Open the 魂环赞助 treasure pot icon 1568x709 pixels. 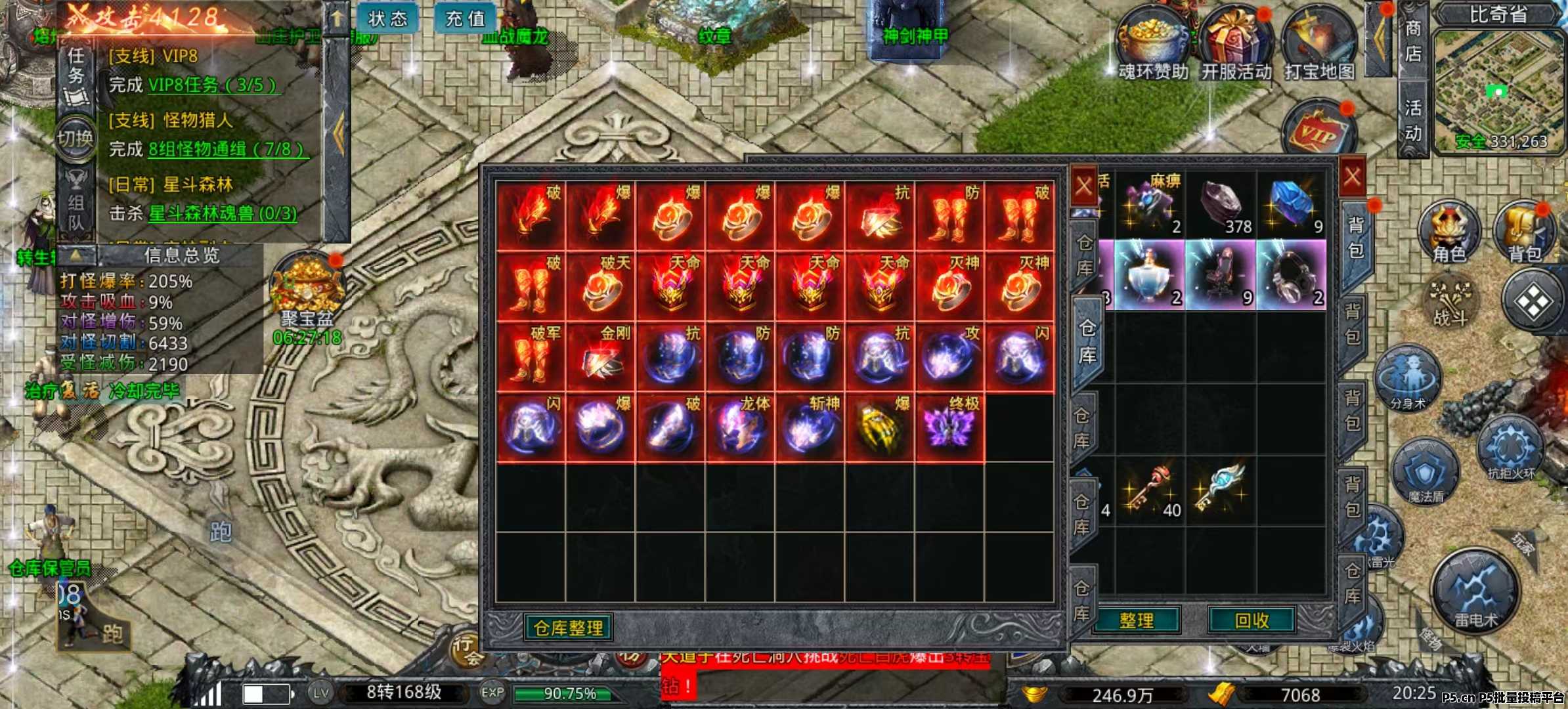pos(1153,43)
